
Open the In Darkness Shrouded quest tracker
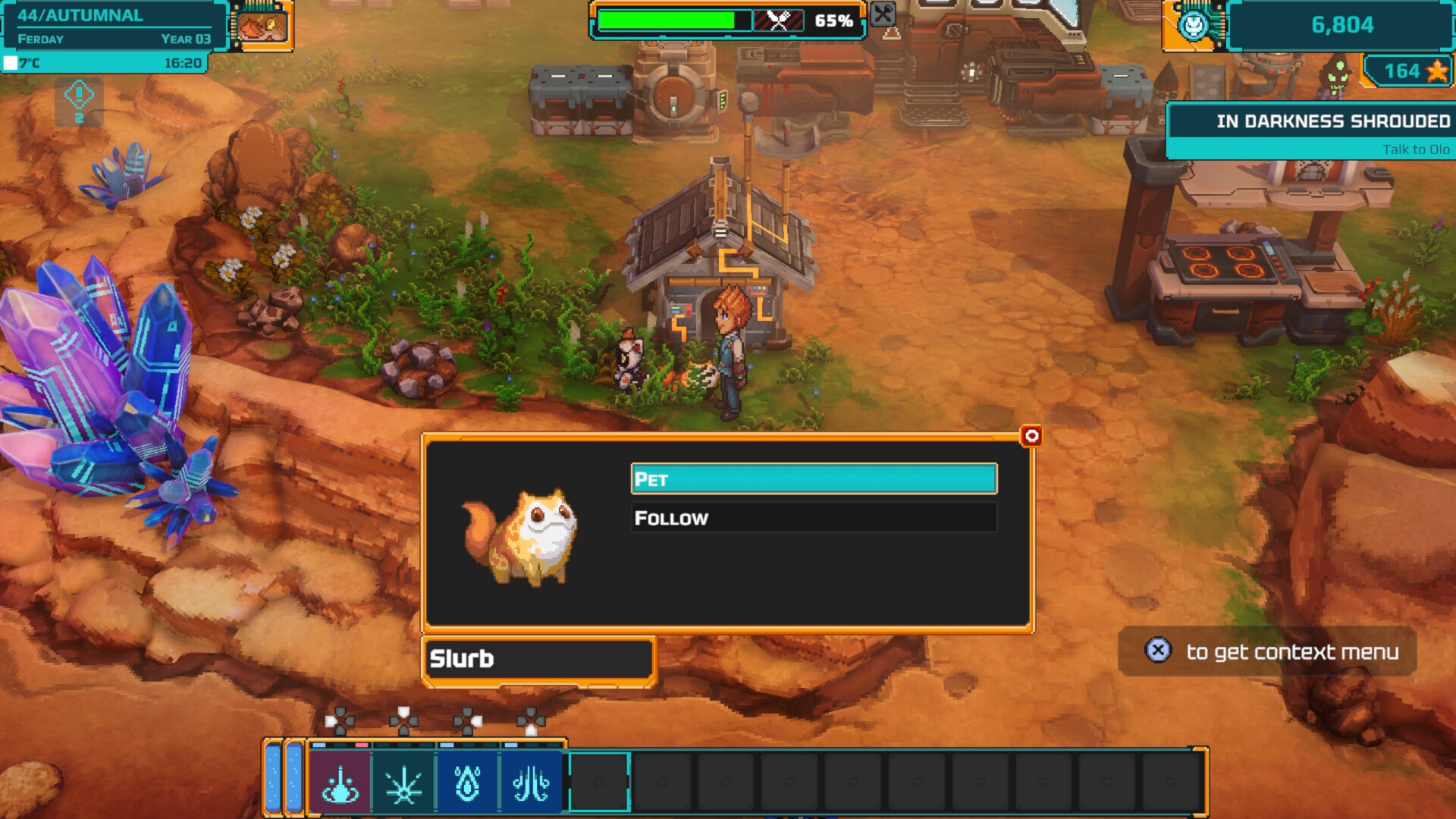pos(1310,130)
